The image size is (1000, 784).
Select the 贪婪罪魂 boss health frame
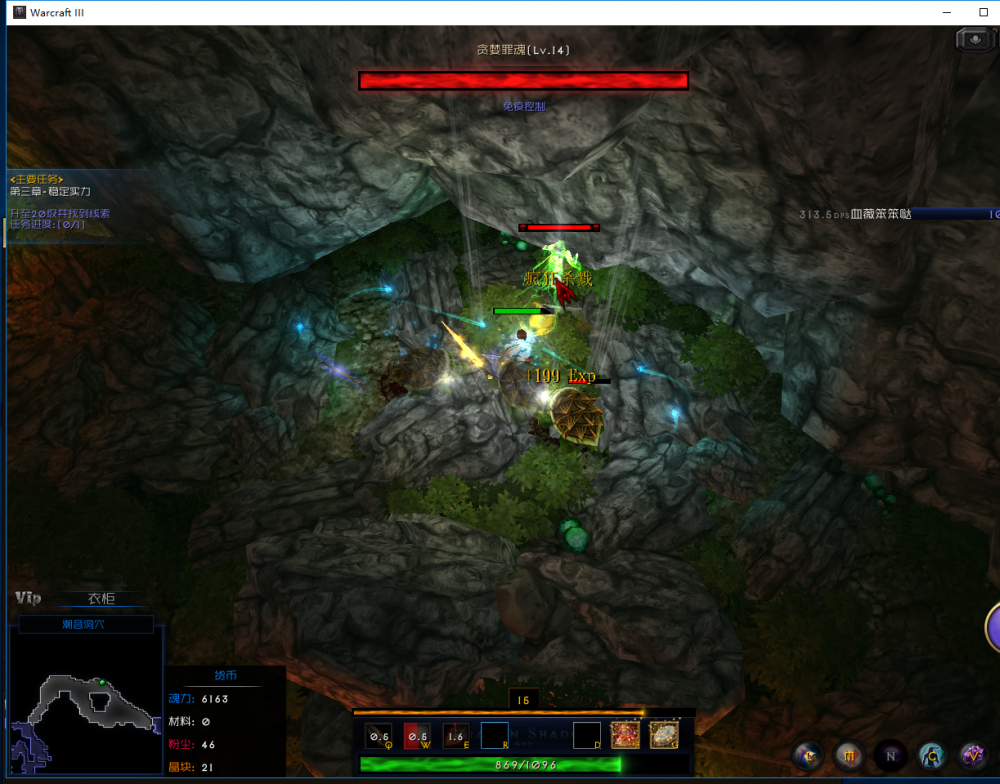(523, 80)
